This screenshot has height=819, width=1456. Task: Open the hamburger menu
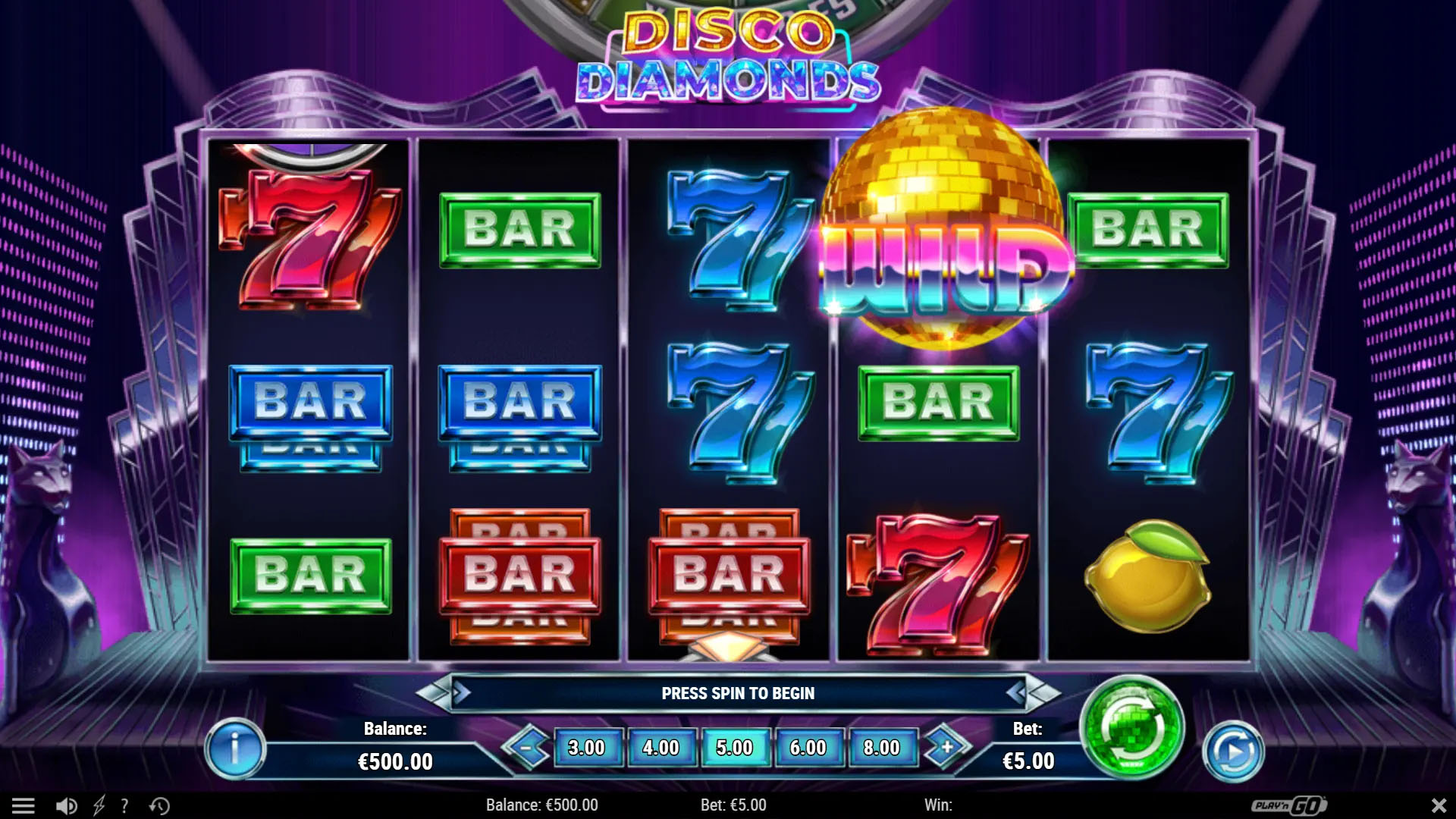pyautogui.click(x=24, y=805)
